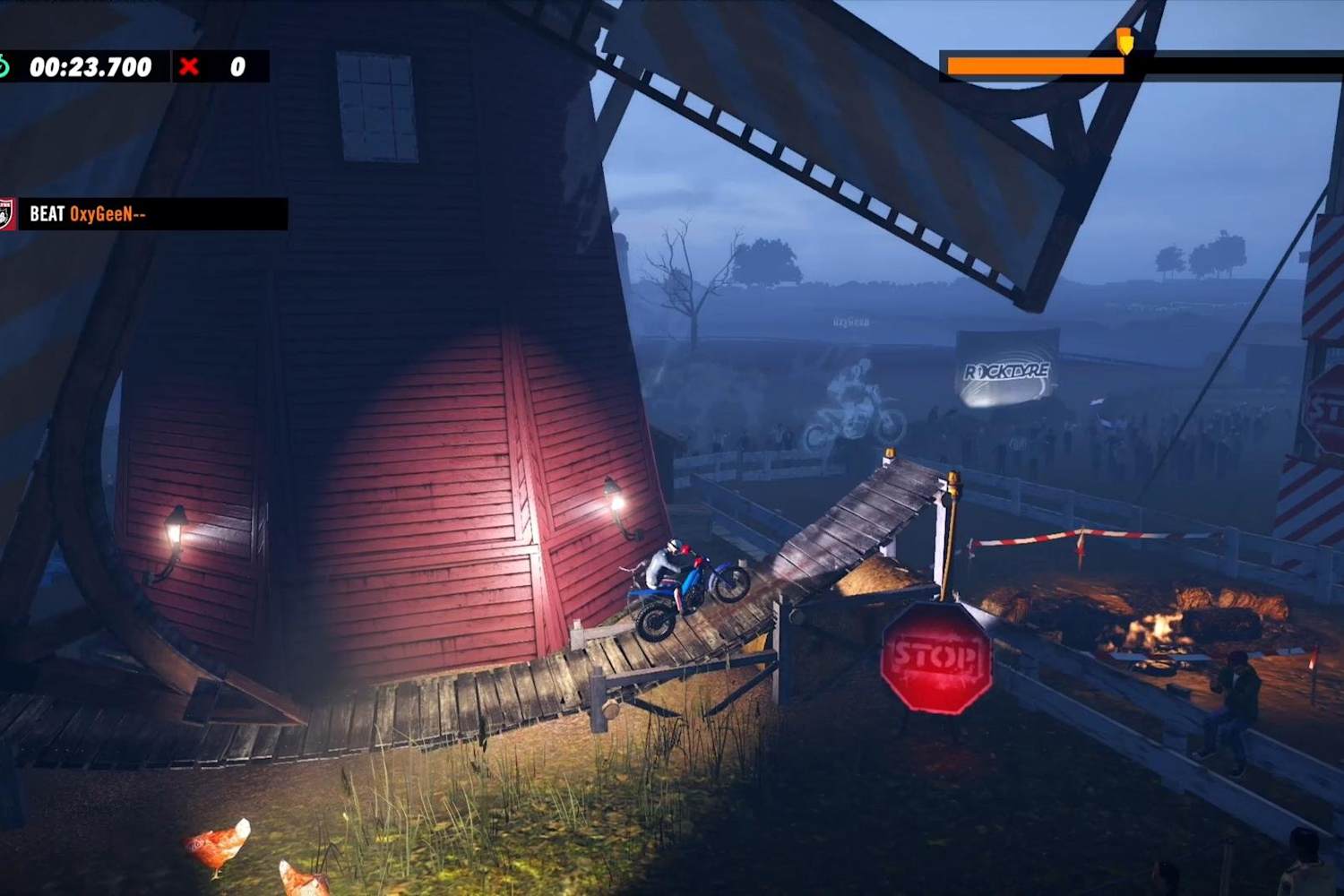This screenshot has width=1344, height=896.
Task: Click the green stopwatch timer icon
Action: point(7,65)
